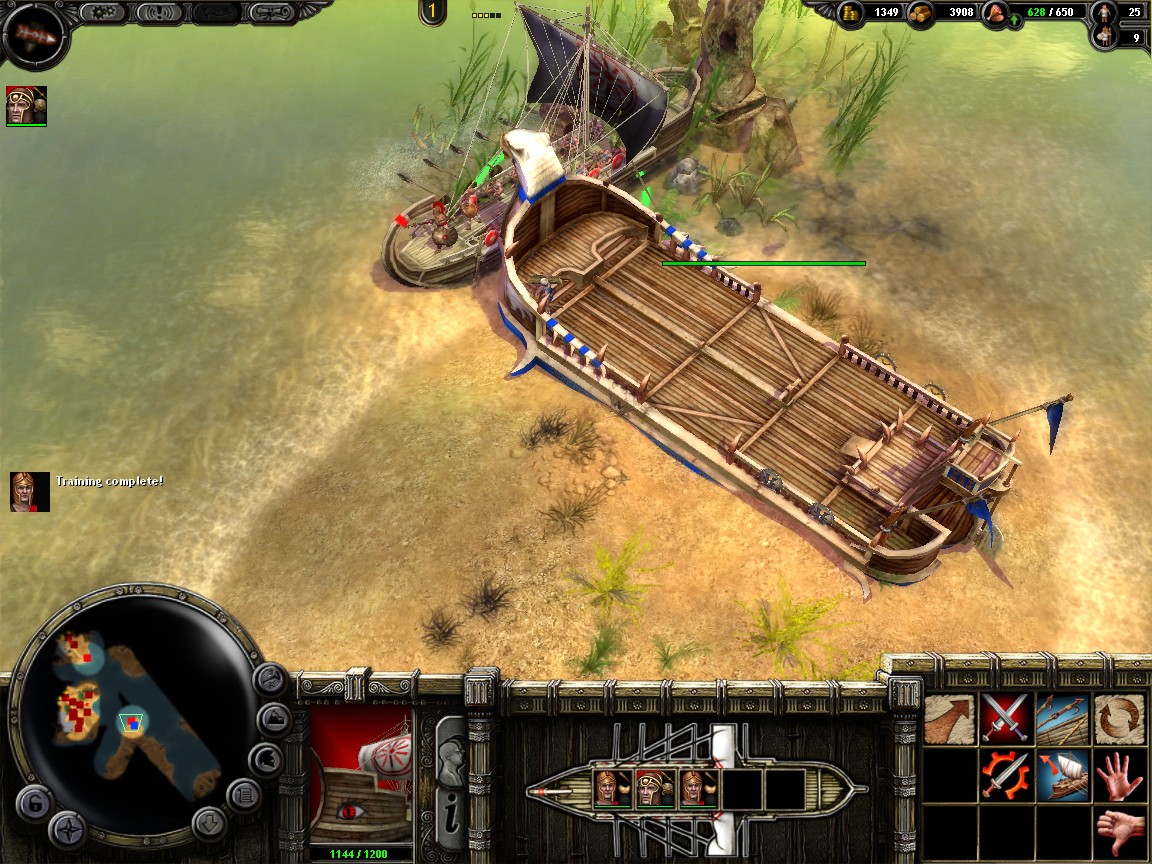1152x864 pixels.
Task: Open the gear options menu
Action: [99, 13]
